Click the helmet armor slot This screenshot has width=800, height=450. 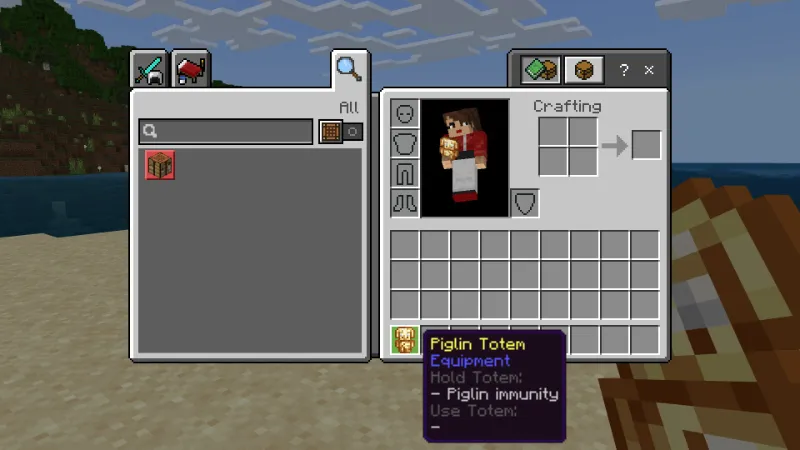point(404,113)
